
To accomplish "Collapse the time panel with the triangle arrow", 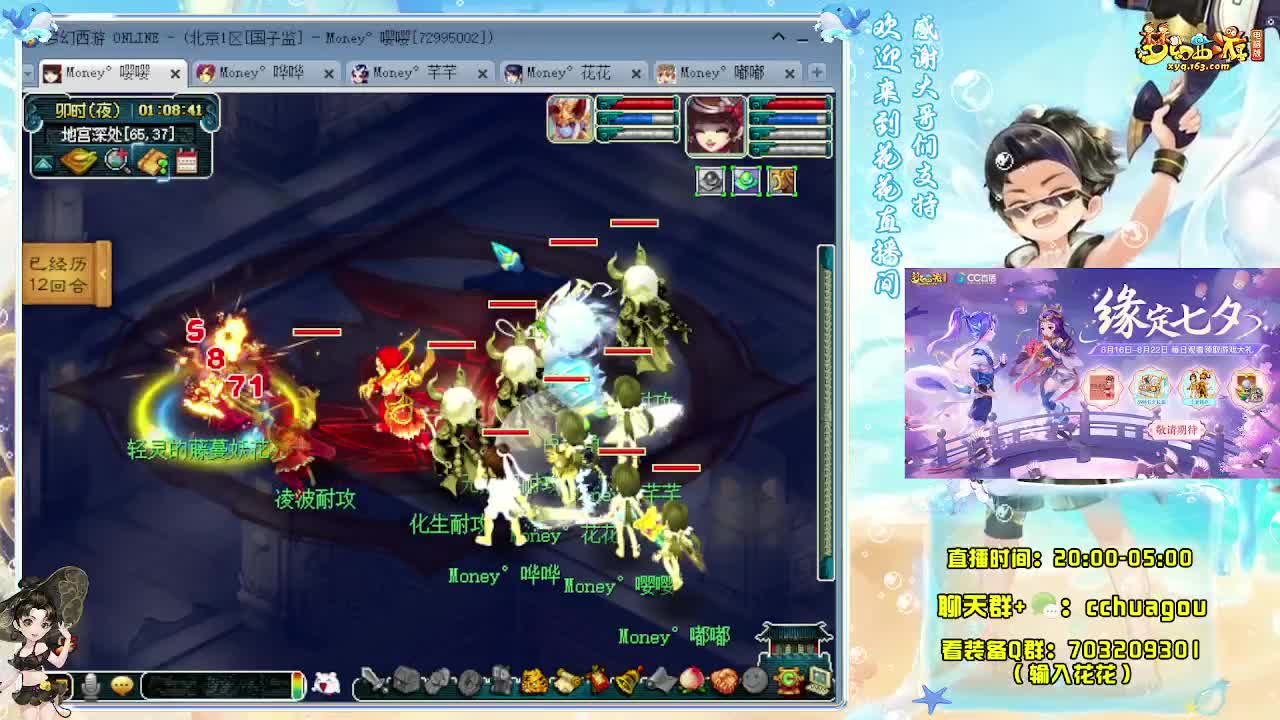I will coord(44,162).
